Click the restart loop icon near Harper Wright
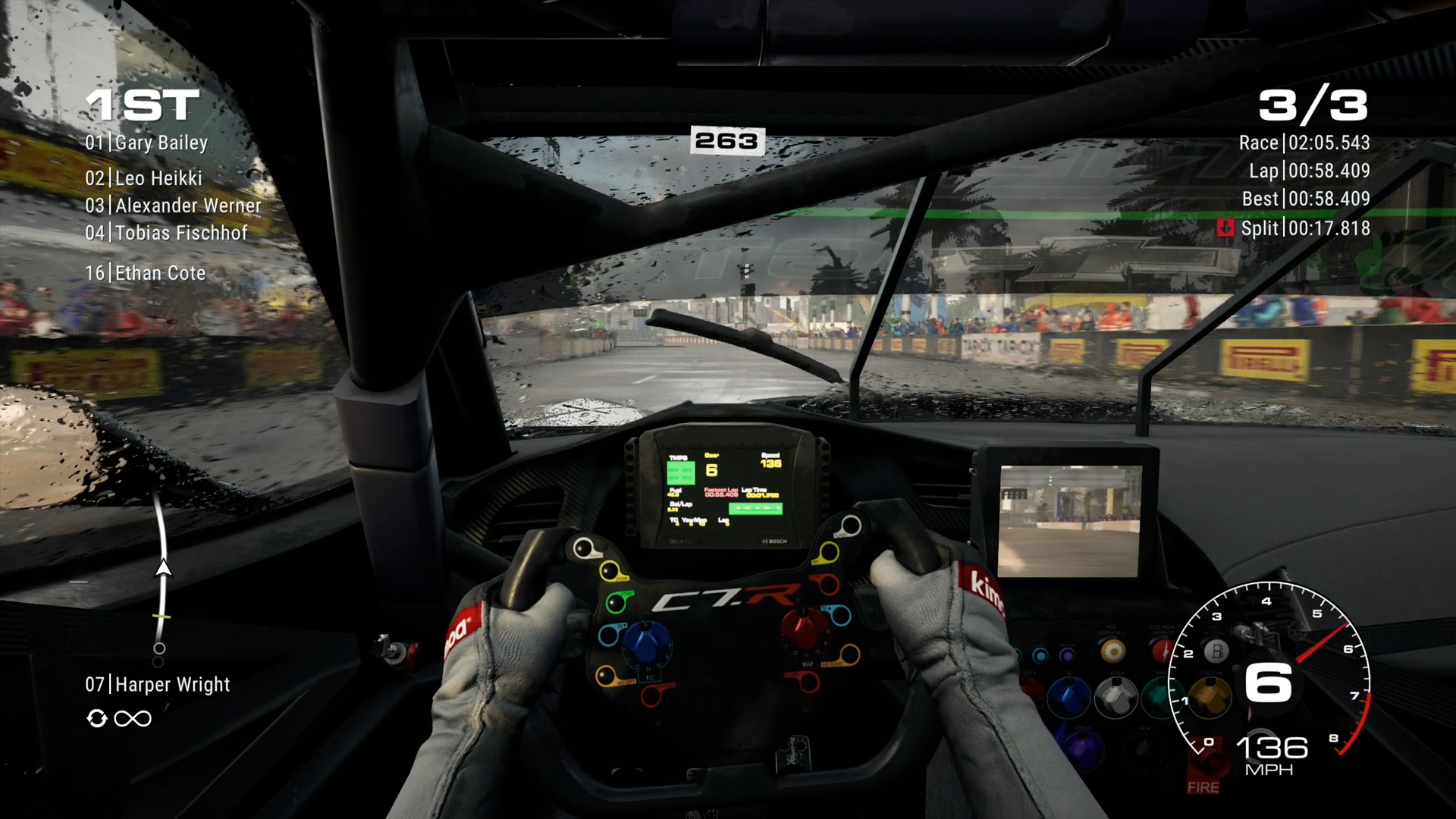 (x=97, y=718)
